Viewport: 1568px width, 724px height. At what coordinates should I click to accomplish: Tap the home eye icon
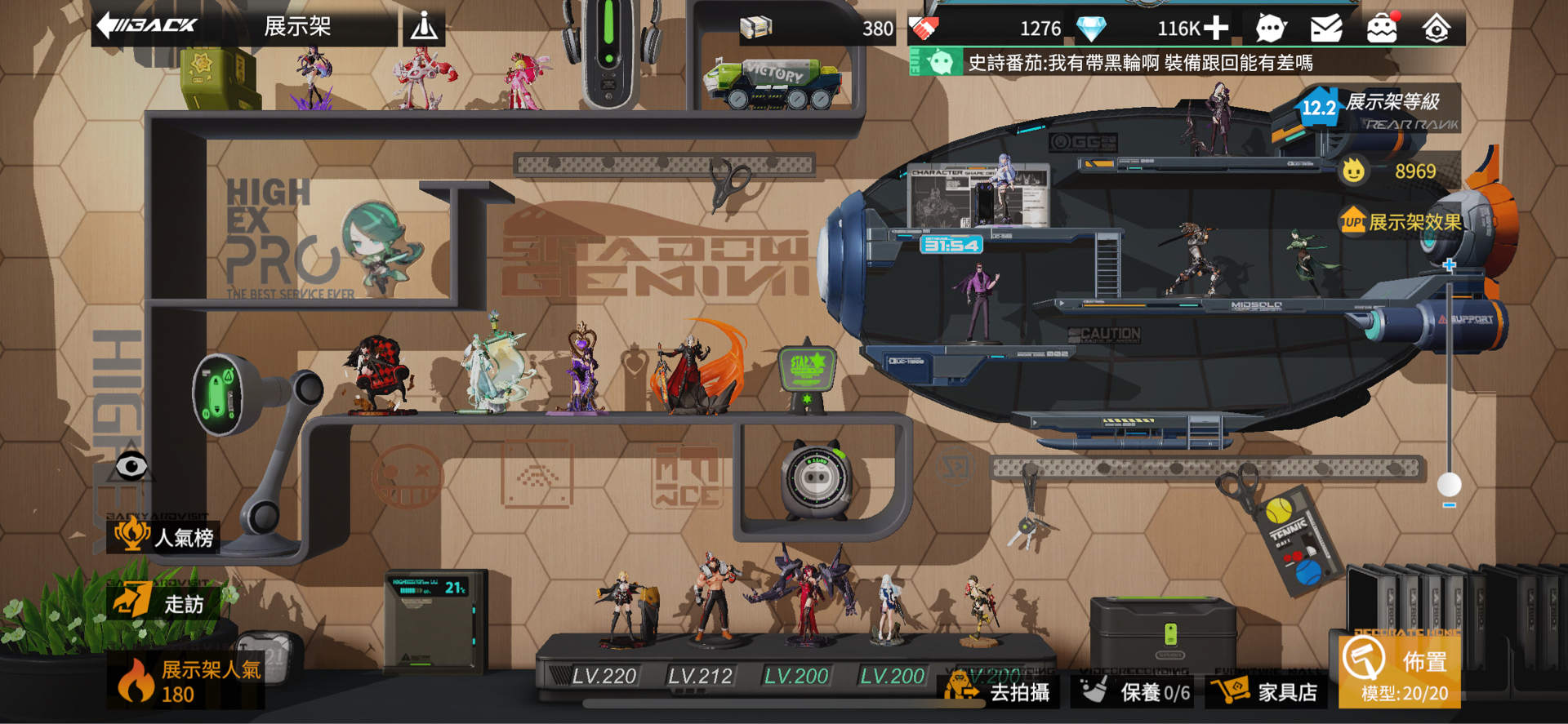1437,29
